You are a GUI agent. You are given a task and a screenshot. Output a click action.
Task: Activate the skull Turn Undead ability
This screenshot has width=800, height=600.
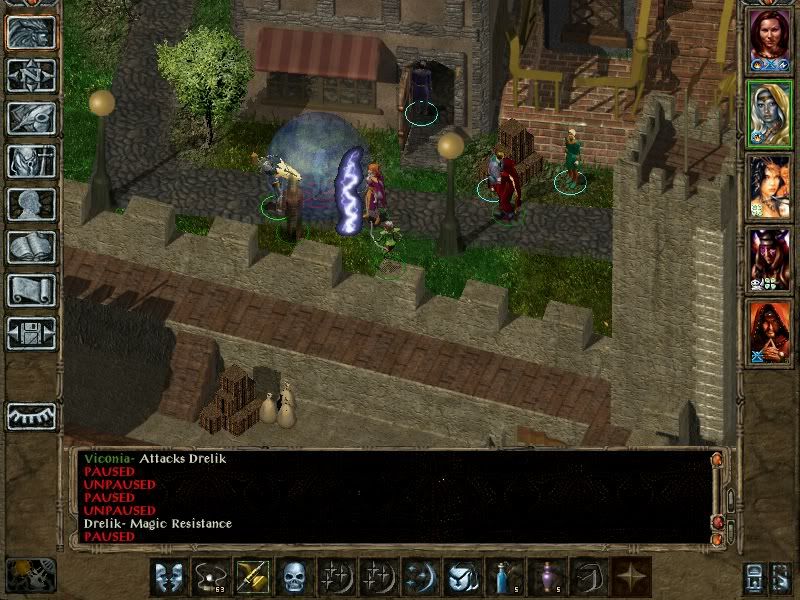pyautogui.click(x=295, y=577)
